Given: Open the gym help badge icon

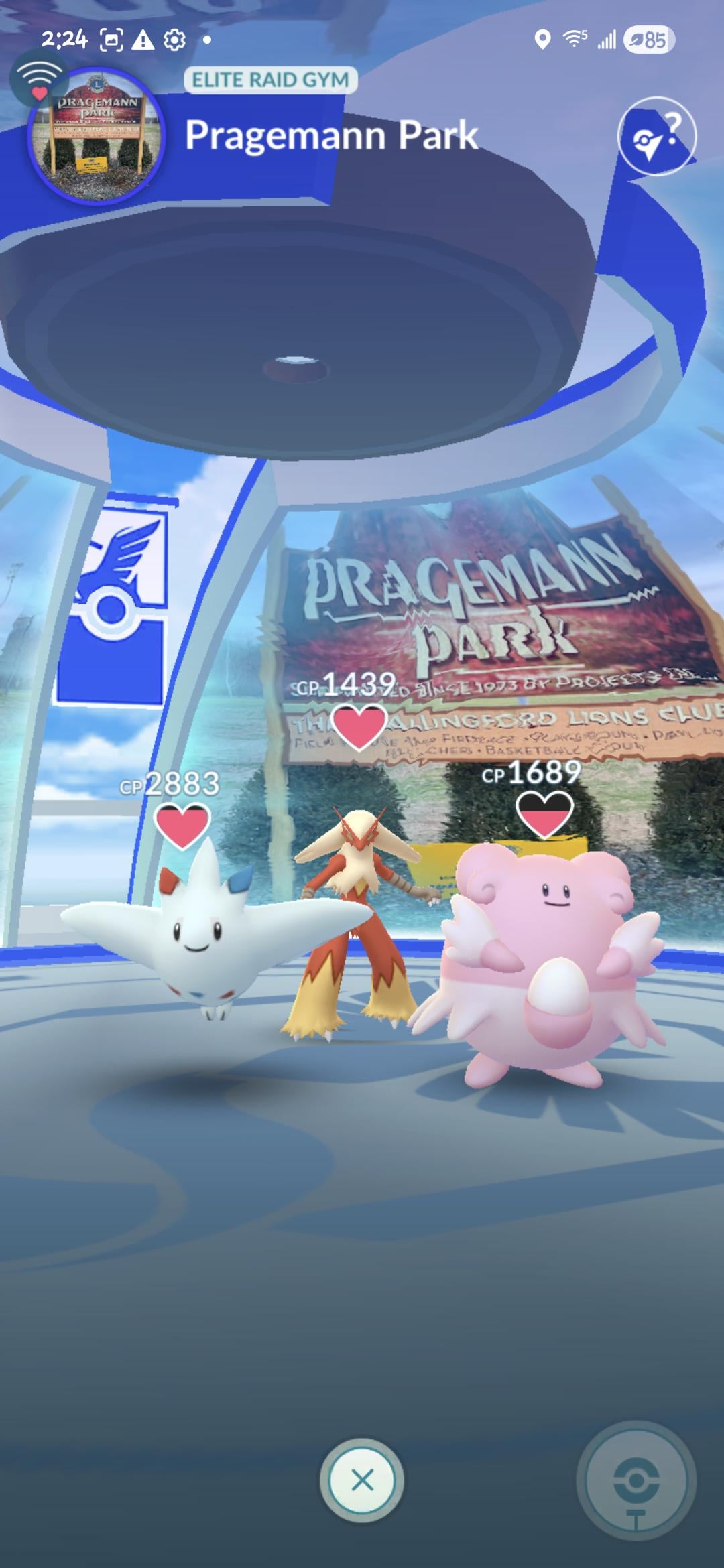Looking at the screenshot, I should click(x=656, y=137).
